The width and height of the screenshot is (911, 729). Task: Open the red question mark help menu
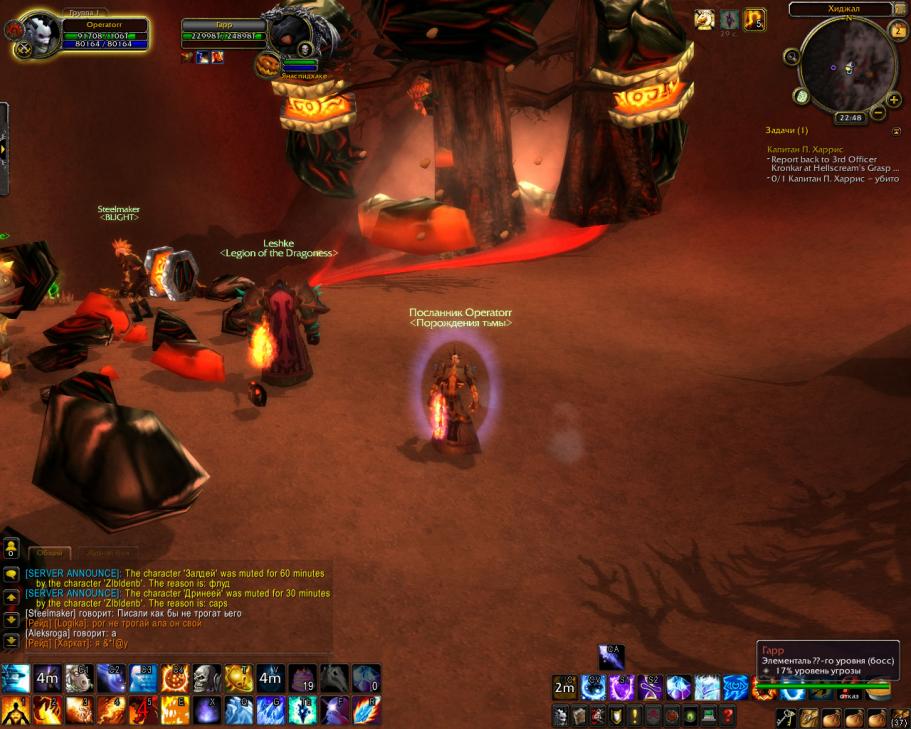[x=728, y=716]
